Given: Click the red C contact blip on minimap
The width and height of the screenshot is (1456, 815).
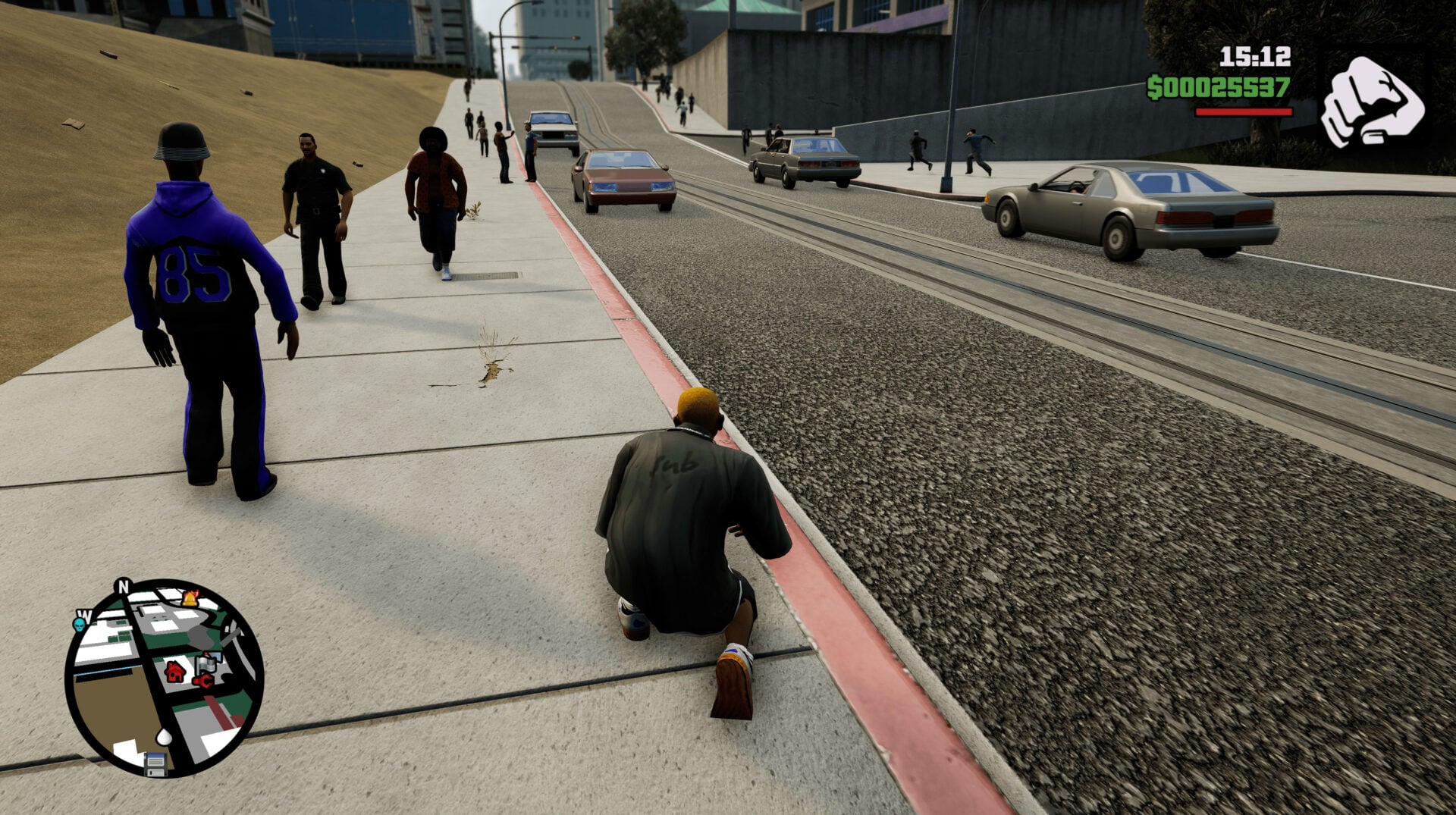Looking at the screenshot, I should point(204,681).
